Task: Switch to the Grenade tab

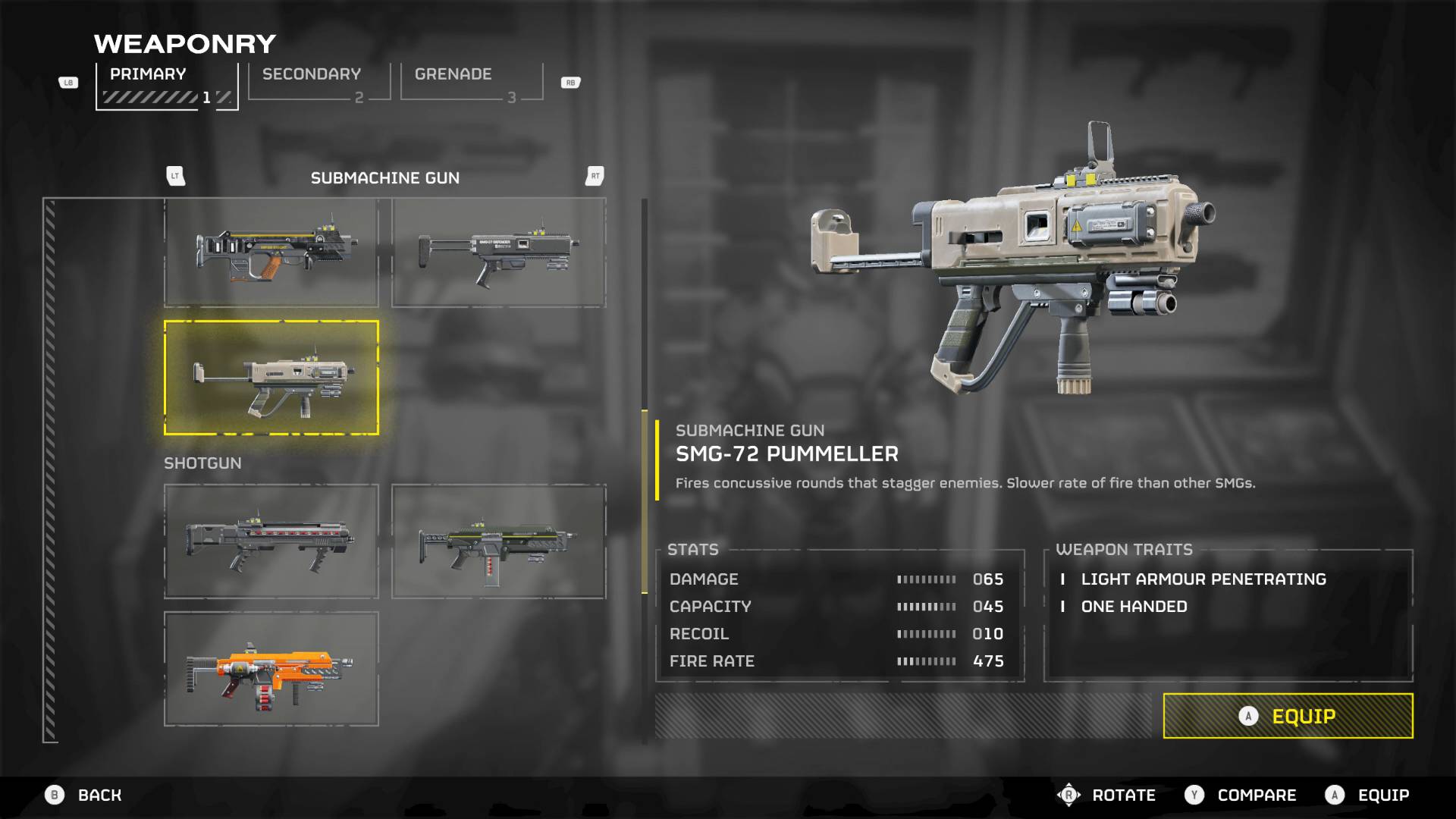Action: [471, 82]
